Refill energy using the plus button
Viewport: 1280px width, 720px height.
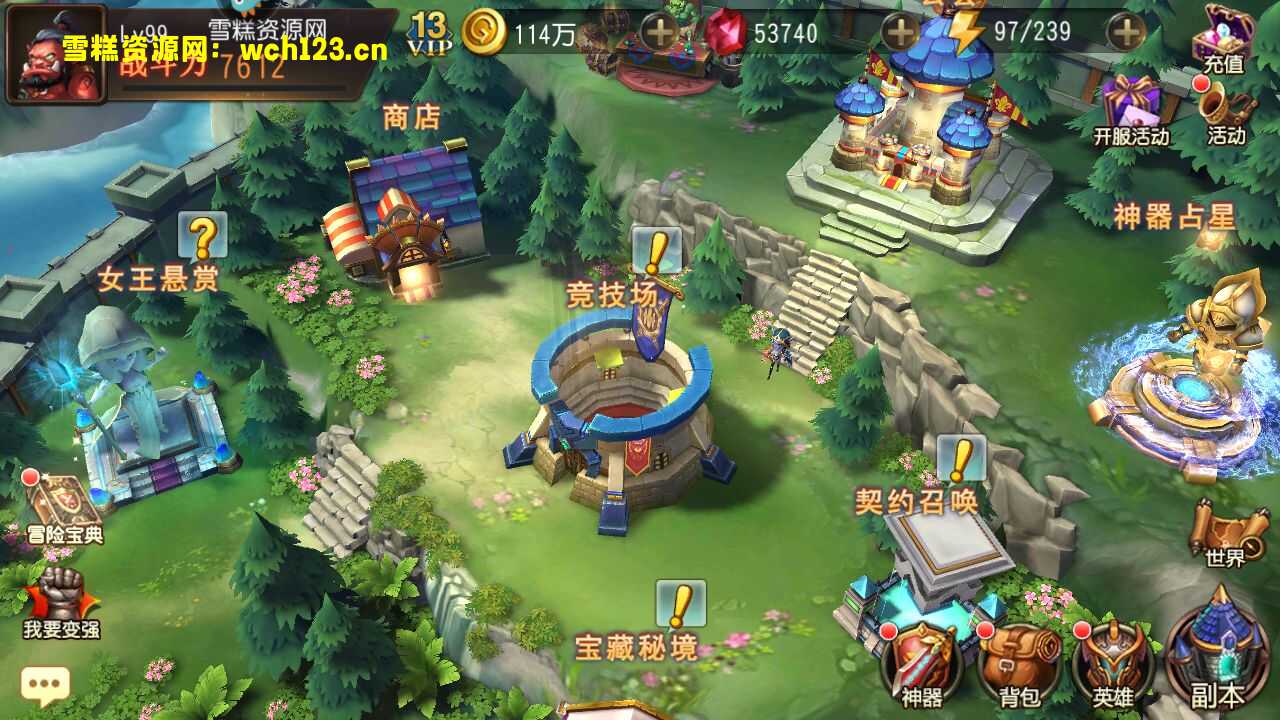pos(1126,33)
